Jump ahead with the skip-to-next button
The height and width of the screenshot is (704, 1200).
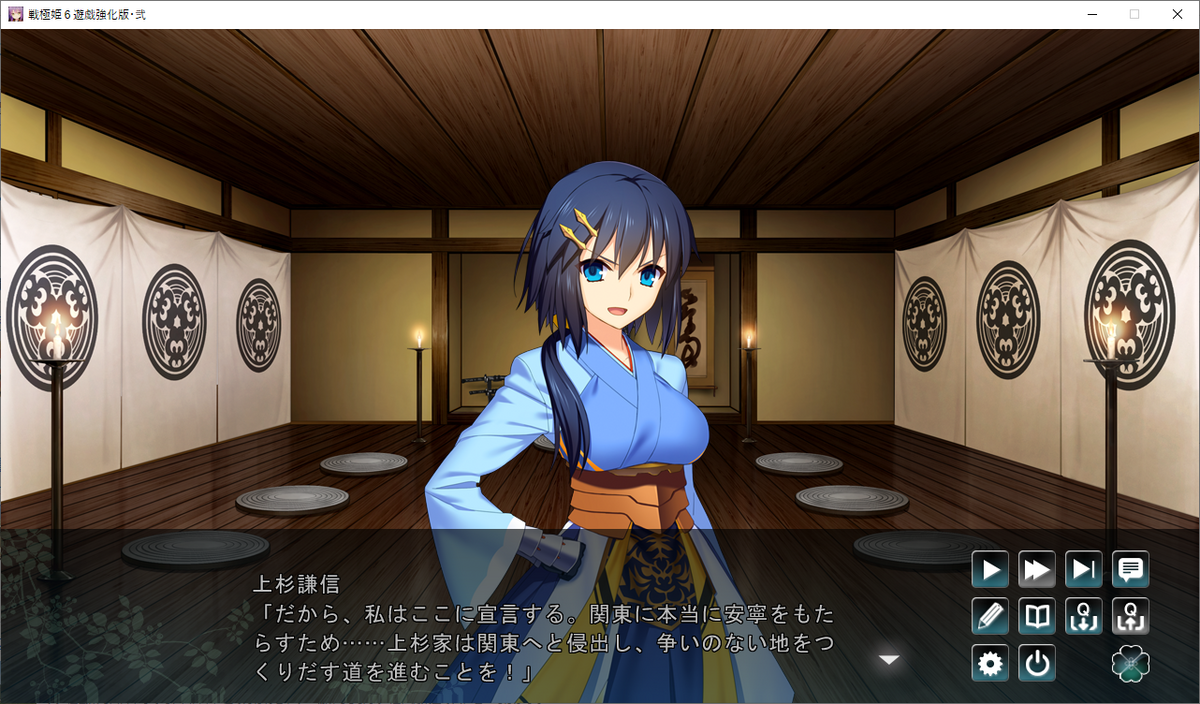pos(1084,570)
